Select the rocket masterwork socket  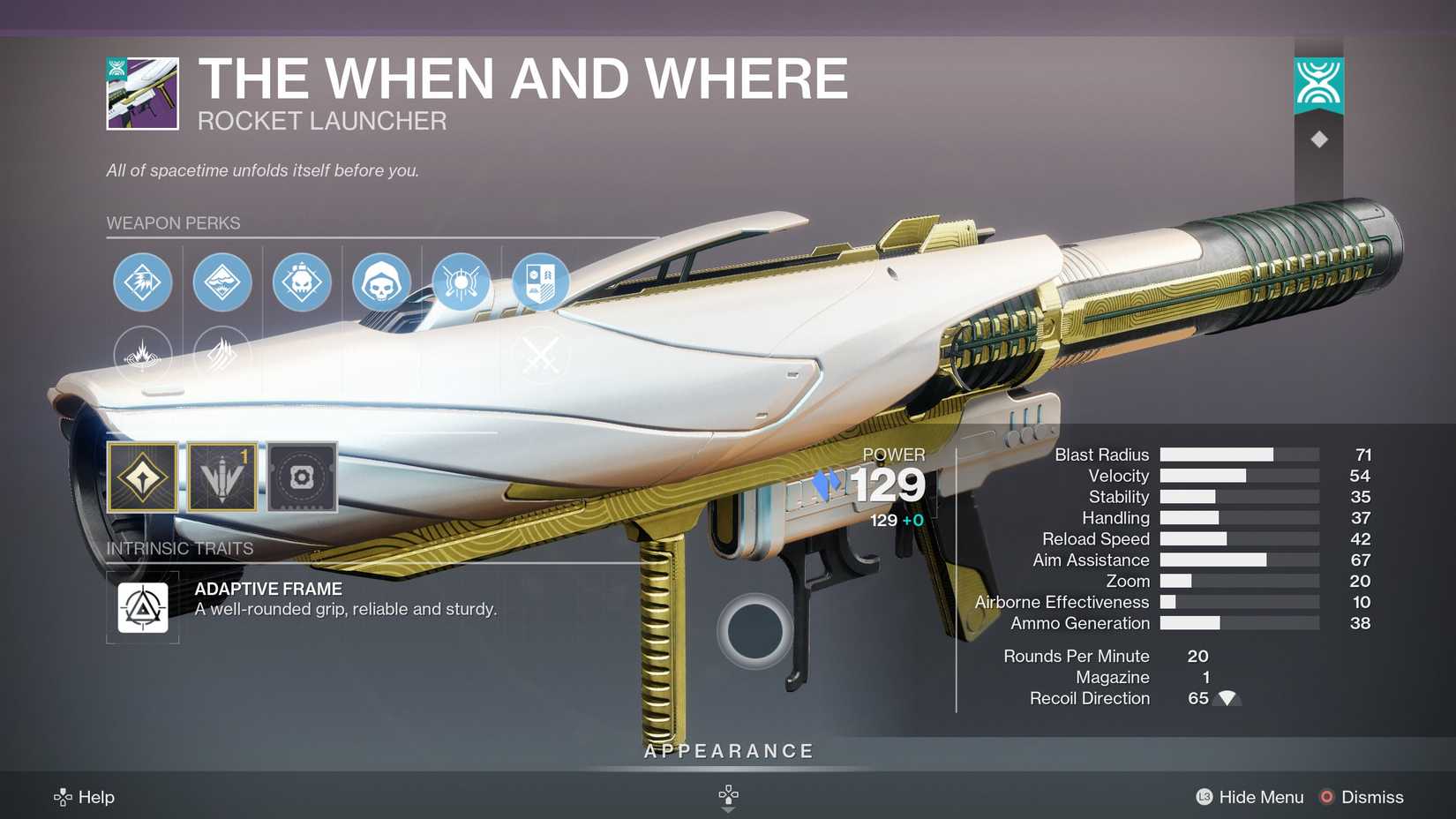tap(221, 477)
